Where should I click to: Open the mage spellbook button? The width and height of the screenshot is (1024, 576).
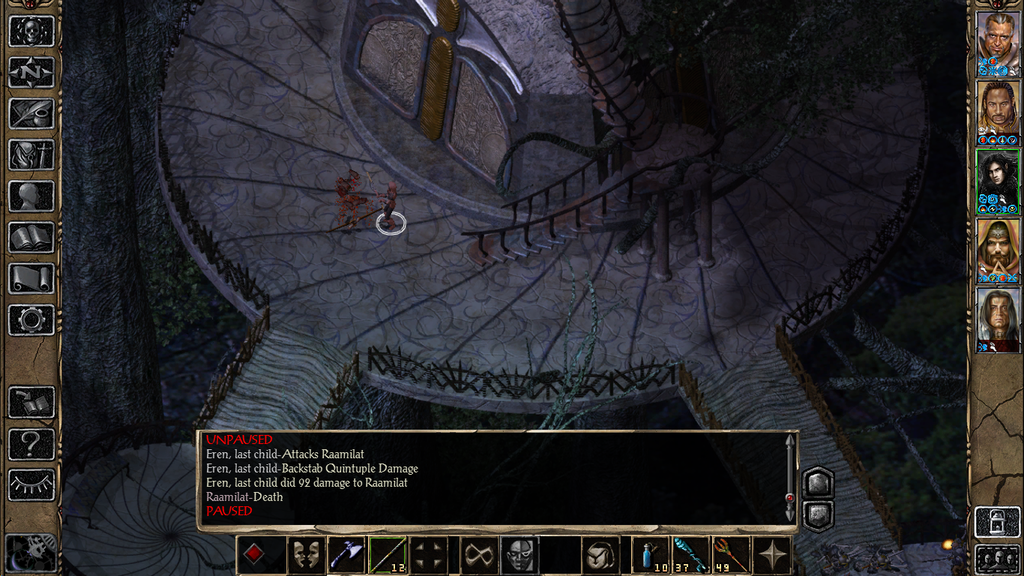point(31,237)
